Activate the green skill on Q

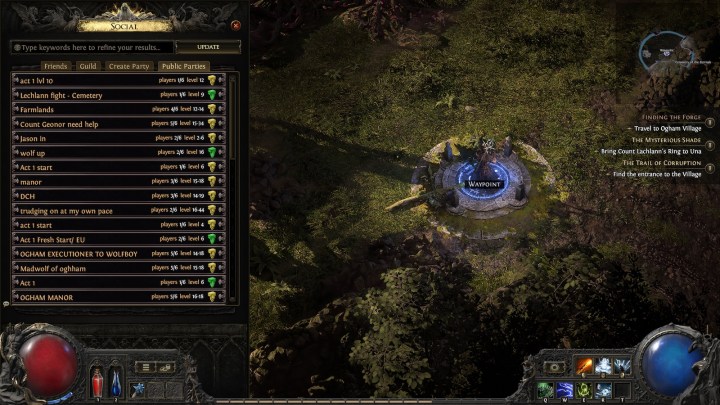point(545,389)
